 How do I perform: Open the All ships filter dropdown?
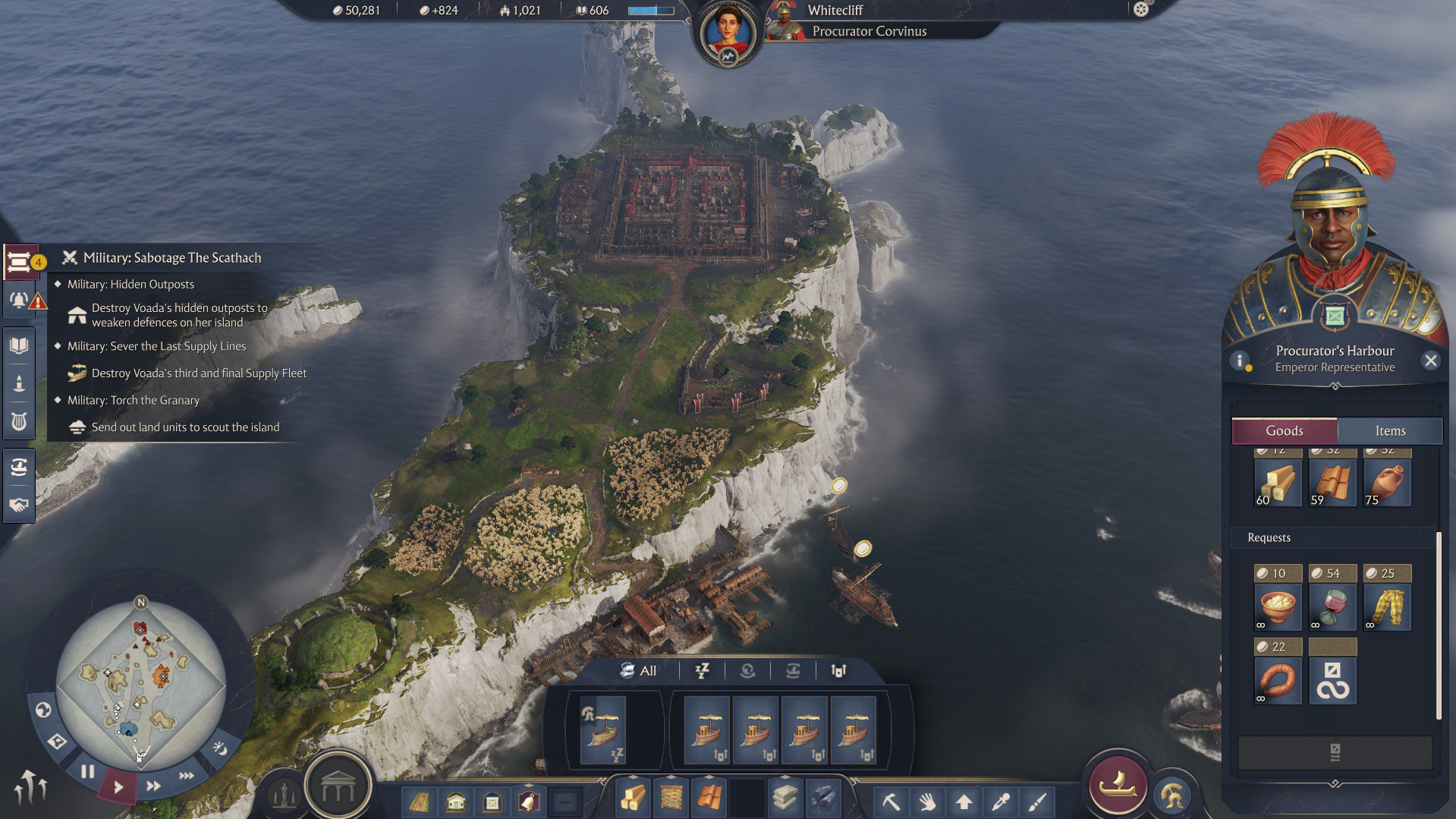pos(640,671)
